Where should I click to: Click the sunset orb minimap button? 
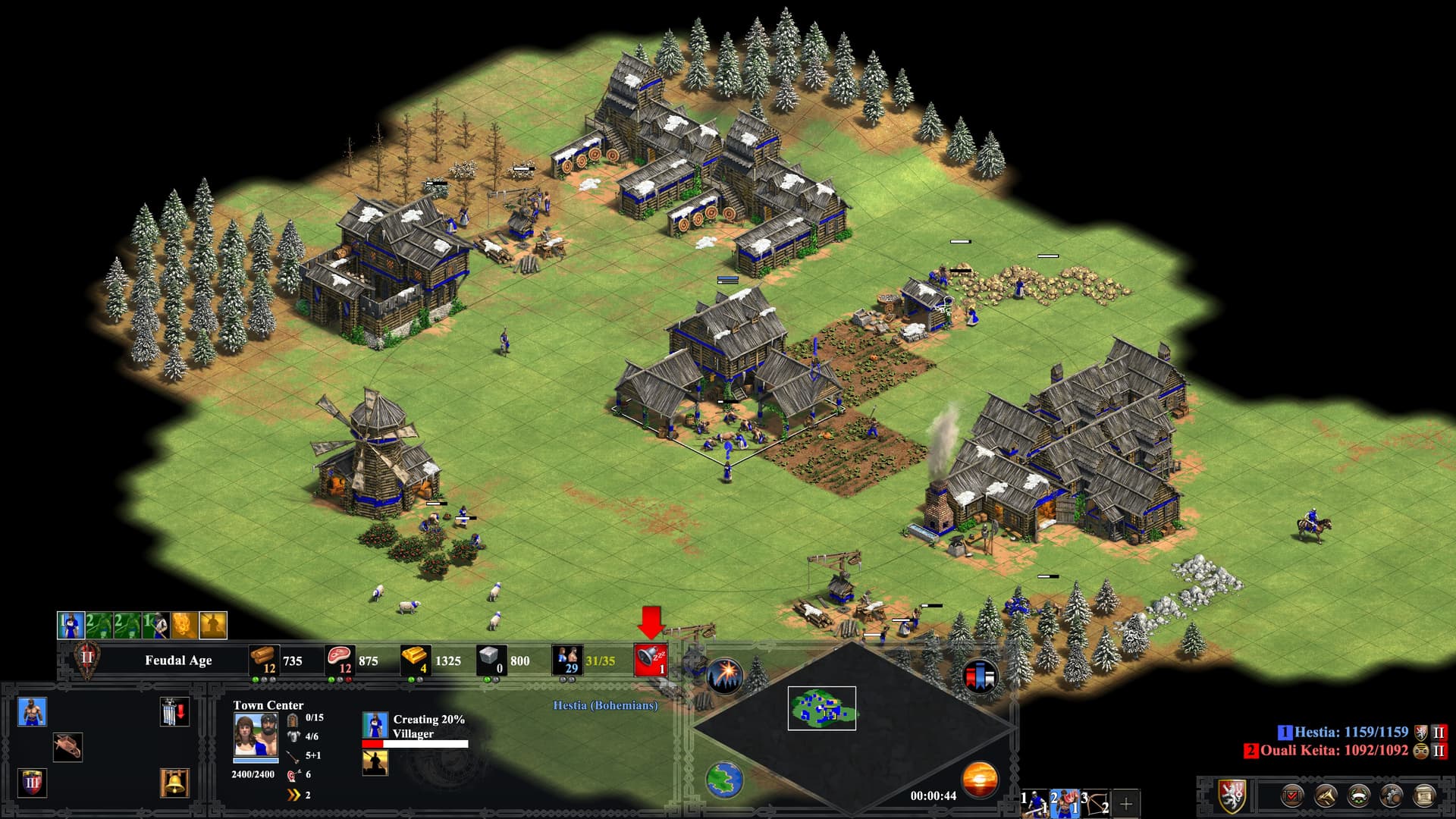pos(979,780)
